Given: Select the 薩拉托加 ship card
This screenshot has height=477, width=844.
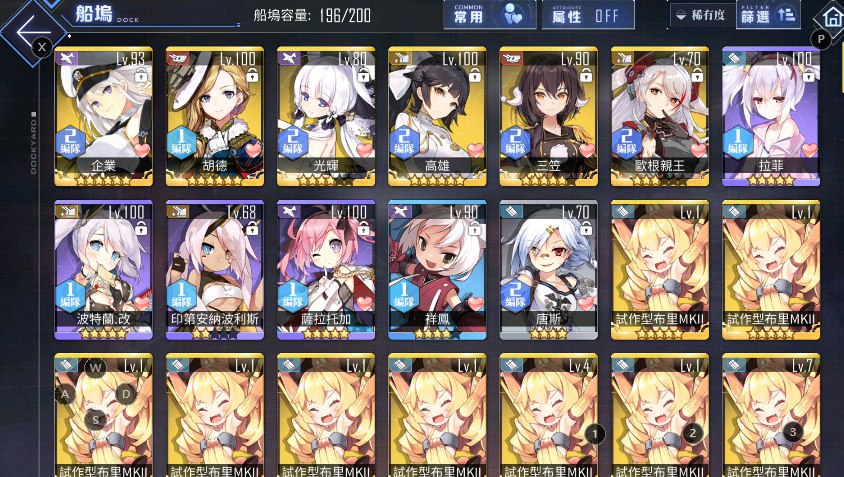Looking at the screenshot, I should coord(325,270).
